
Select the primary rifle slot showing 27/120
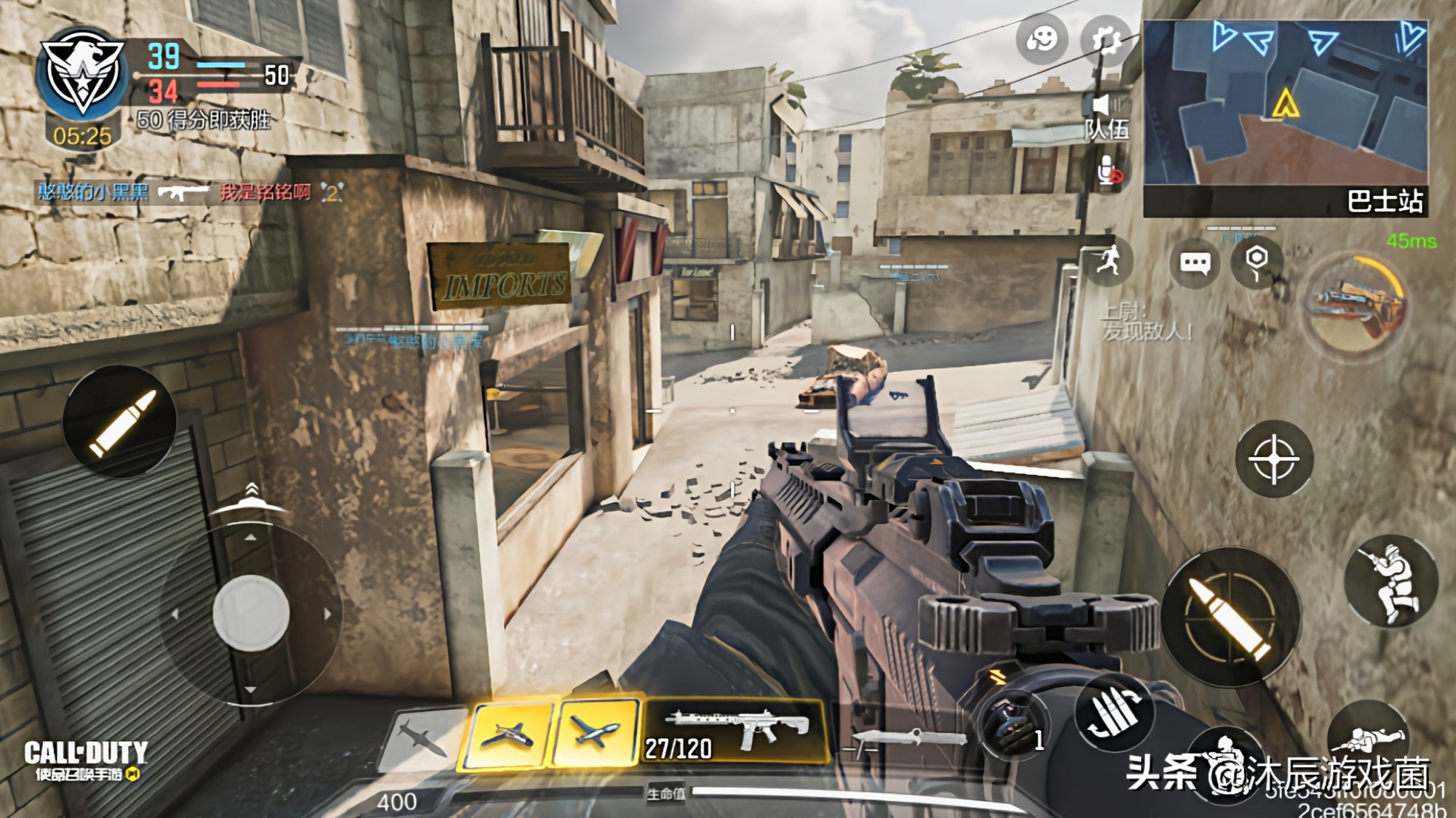pos(735,731)
